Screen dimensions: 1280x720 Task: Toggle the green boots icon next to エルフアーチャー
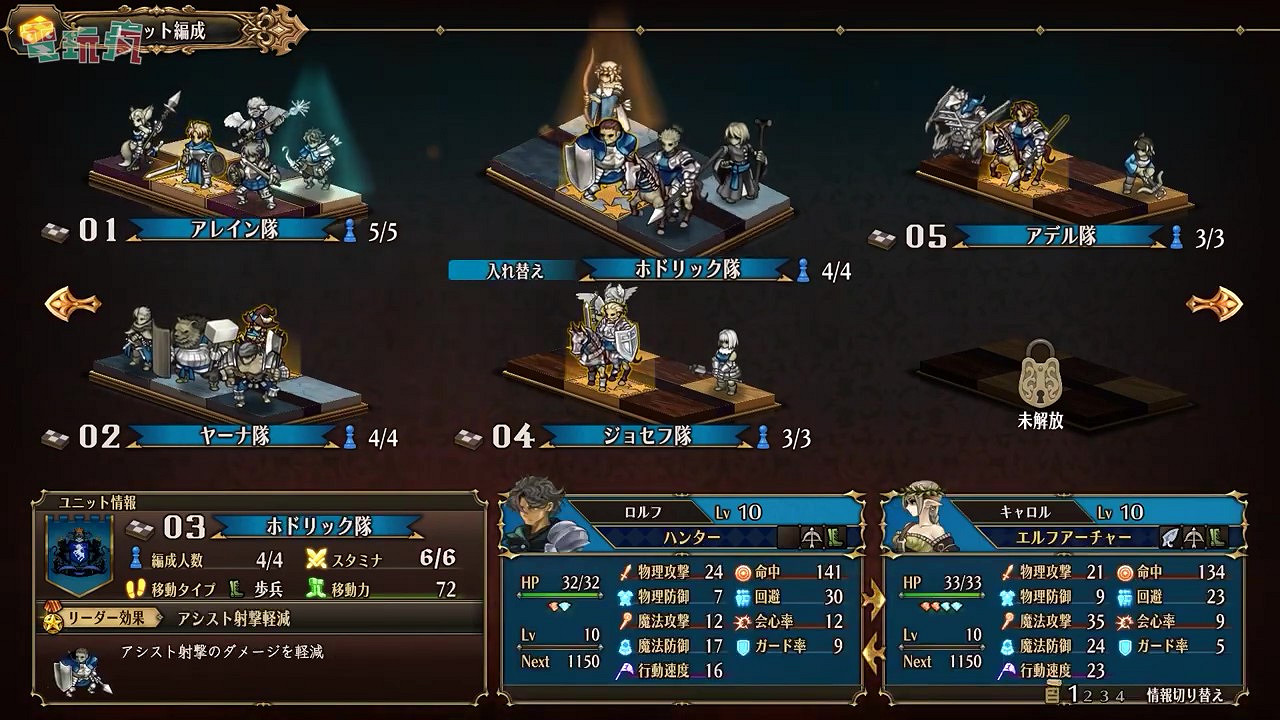(1219, 535)
